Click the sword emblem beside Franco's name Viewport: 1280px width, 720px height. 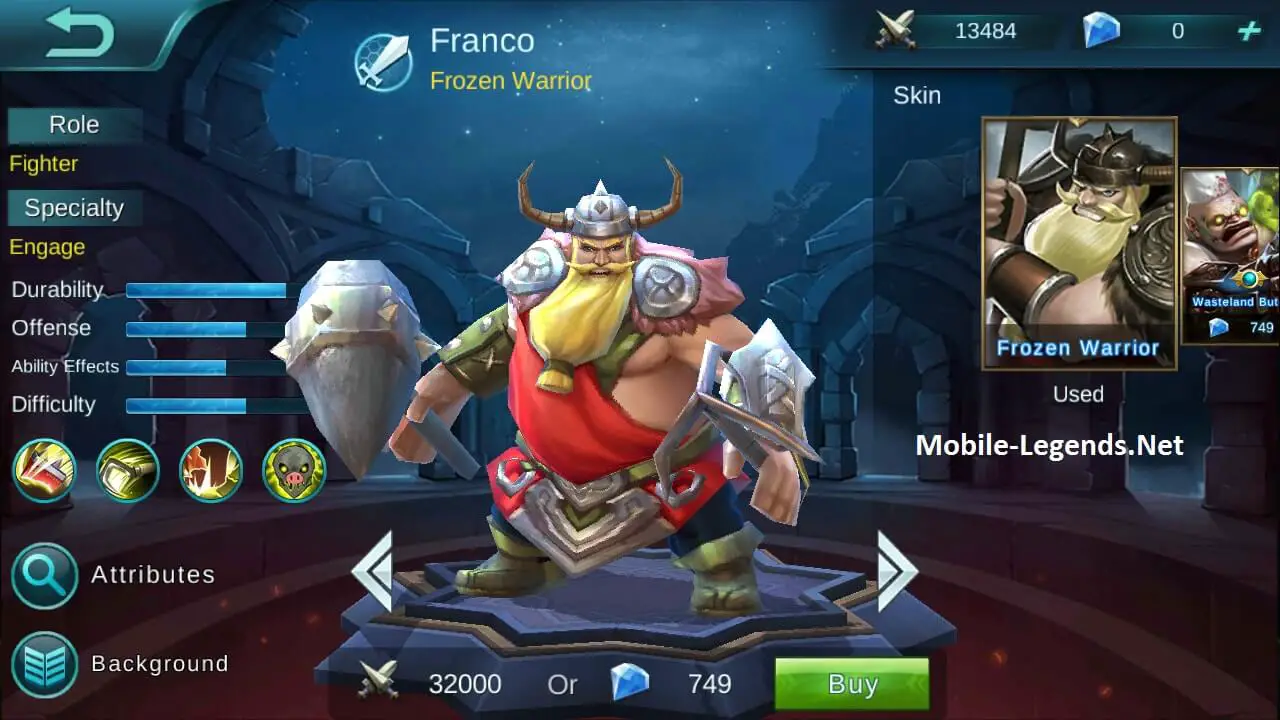coord(386,60)
